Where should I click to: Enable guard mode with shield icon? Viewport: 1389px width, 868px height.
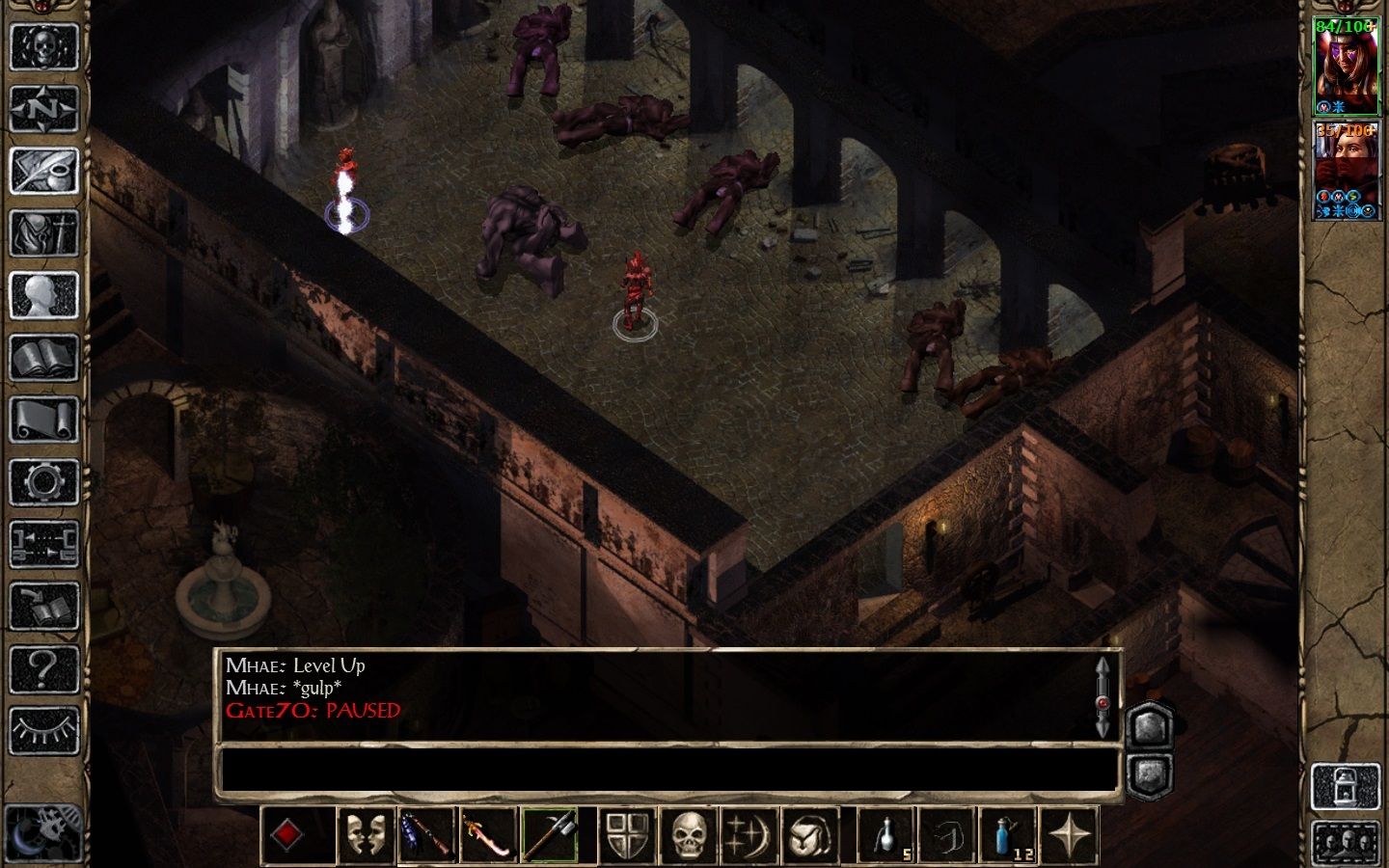[x=628, y=837]
